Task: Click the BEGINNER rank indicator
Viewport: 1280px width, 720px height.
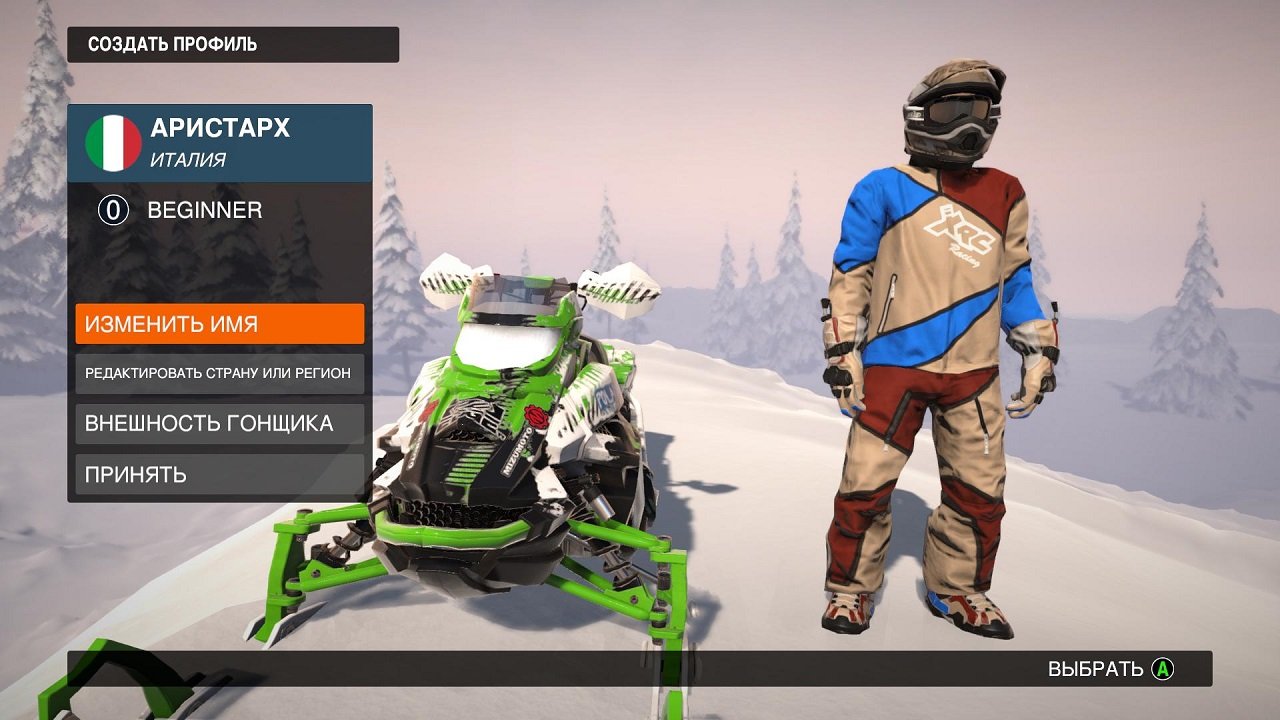Action: tap(203, 211)
